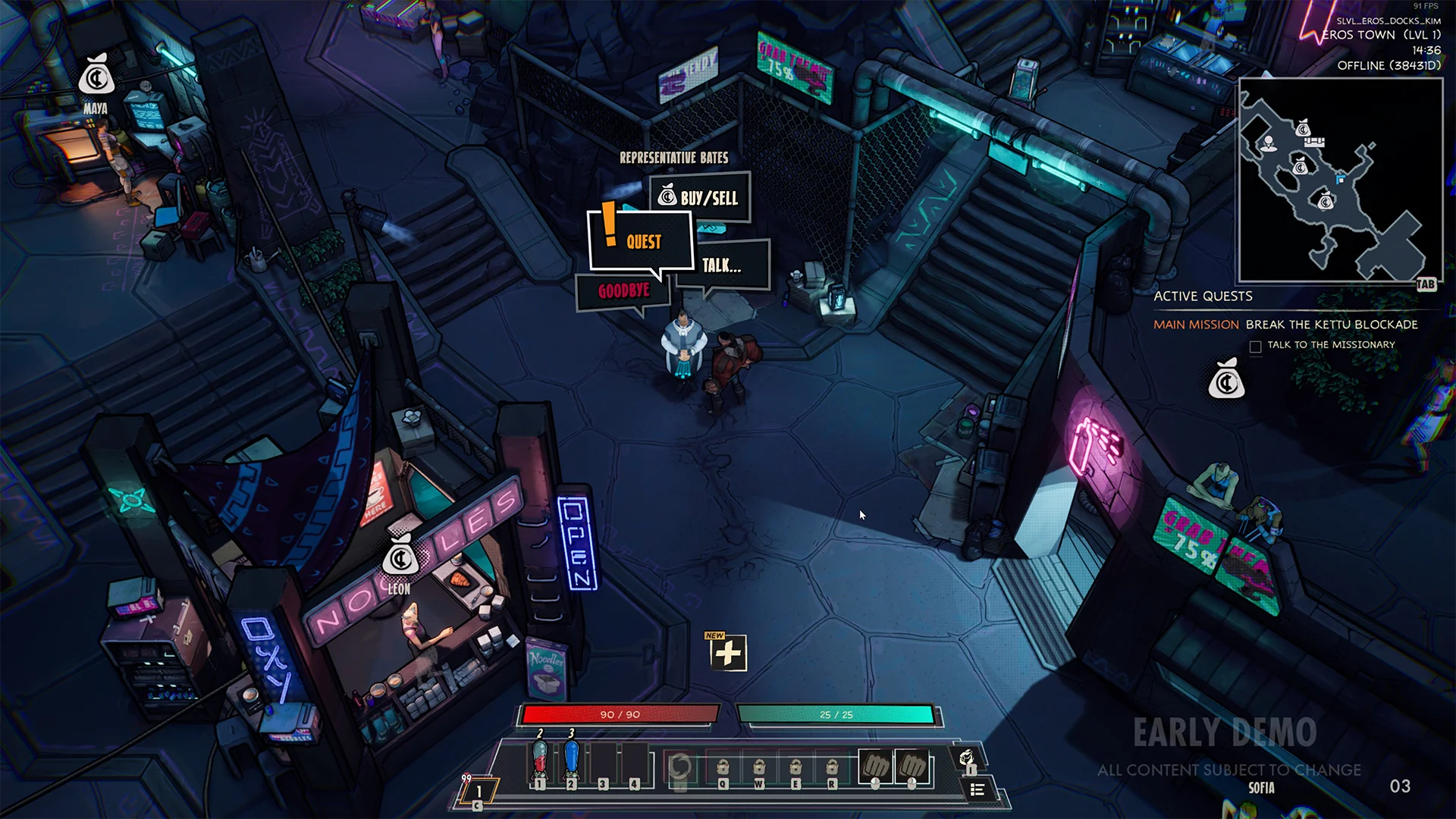Open the list menu icon on the hotbar
Screen dimensions: 1456x819
[x=977, y=790]
